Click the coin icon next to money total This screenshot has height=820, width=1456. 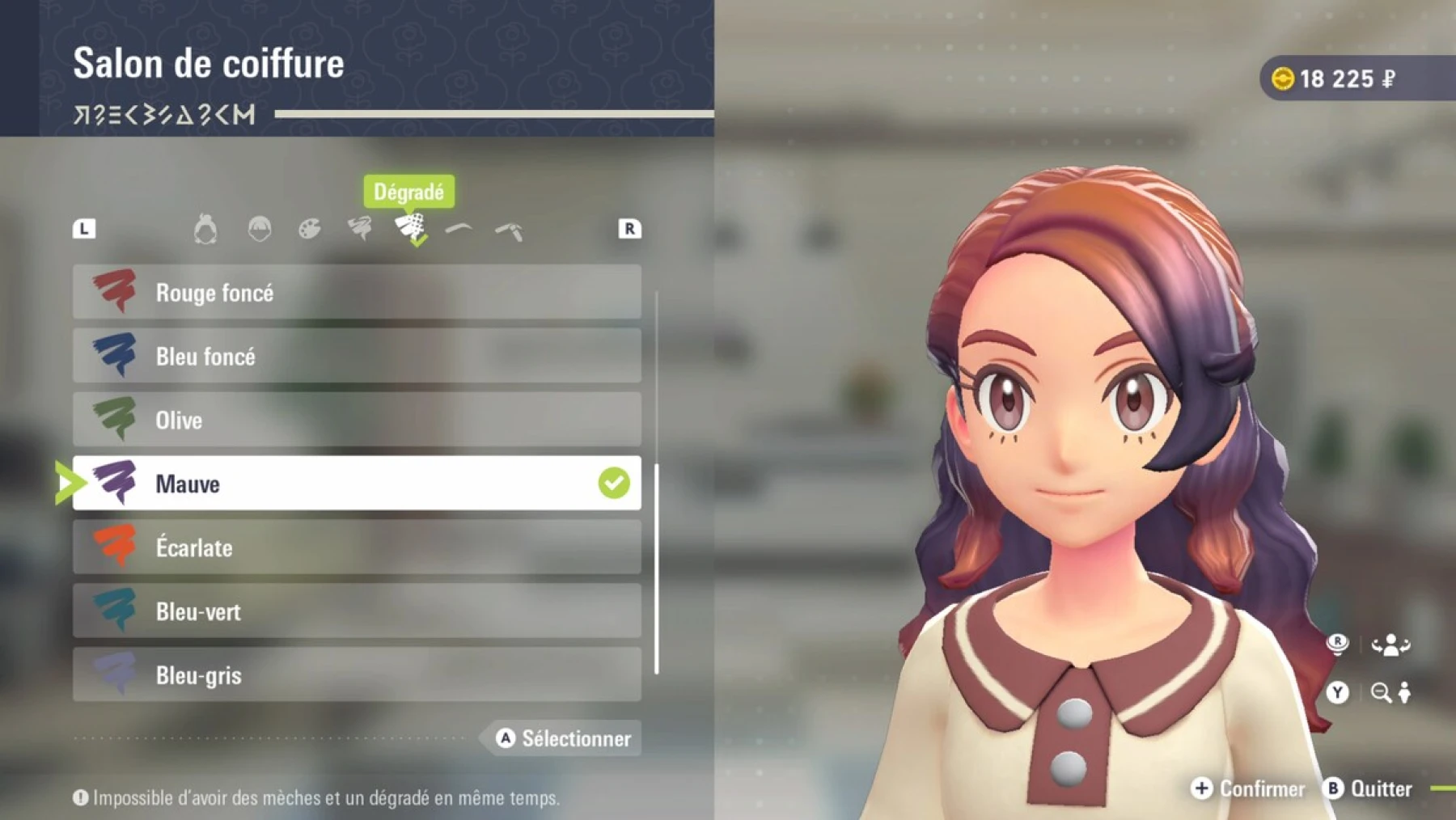[x=1284, y=78]
